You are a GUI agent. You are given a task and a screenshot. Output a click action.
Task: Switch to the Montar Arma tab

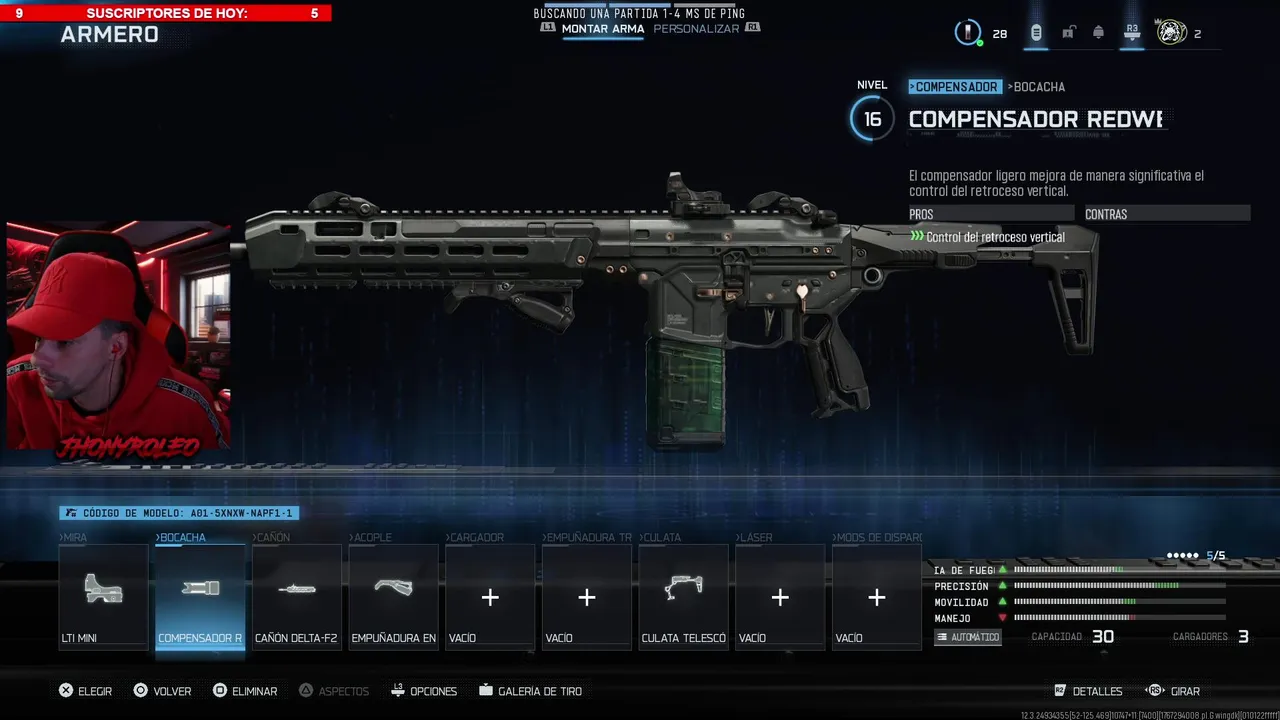pyautogui.click(x=602, y=29)
